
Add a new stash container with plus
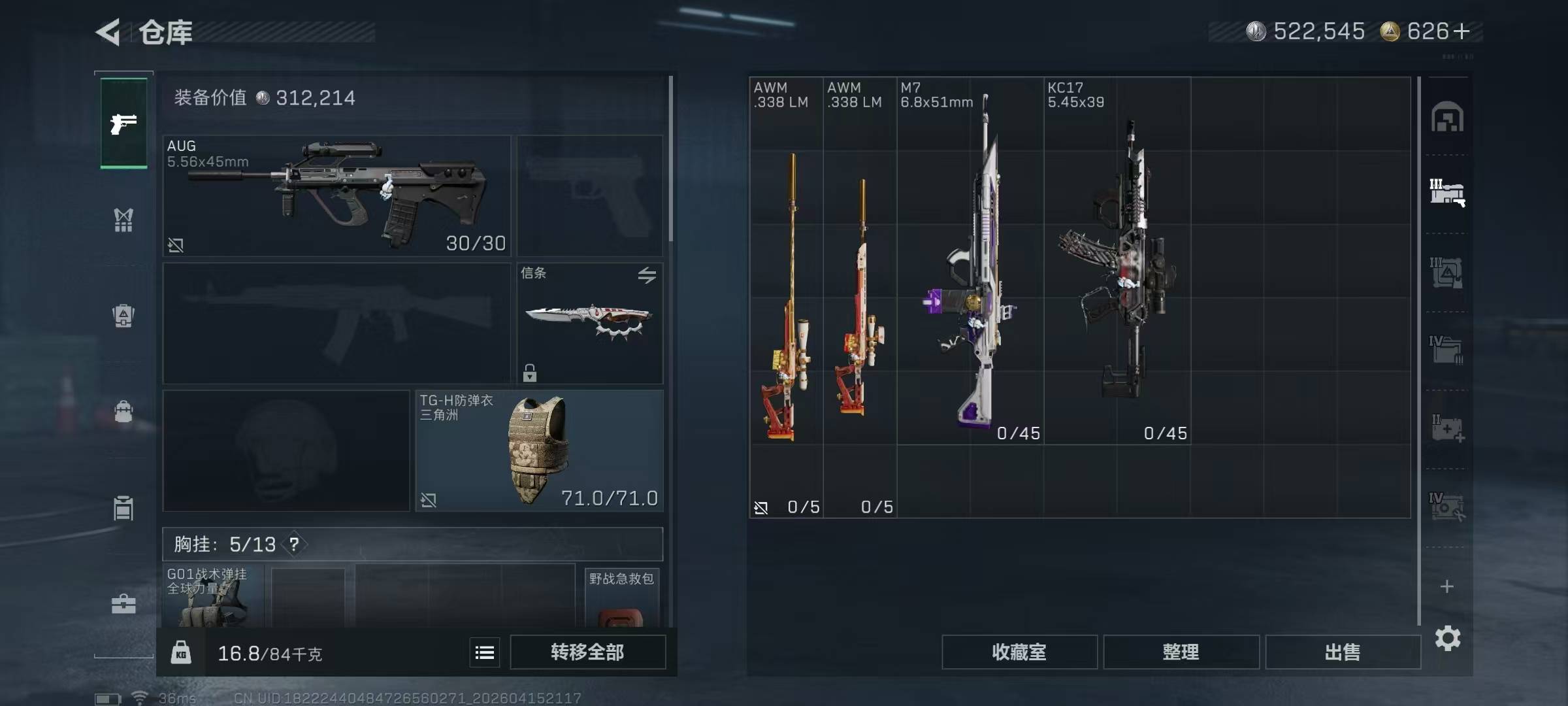tap(1447, 586)
